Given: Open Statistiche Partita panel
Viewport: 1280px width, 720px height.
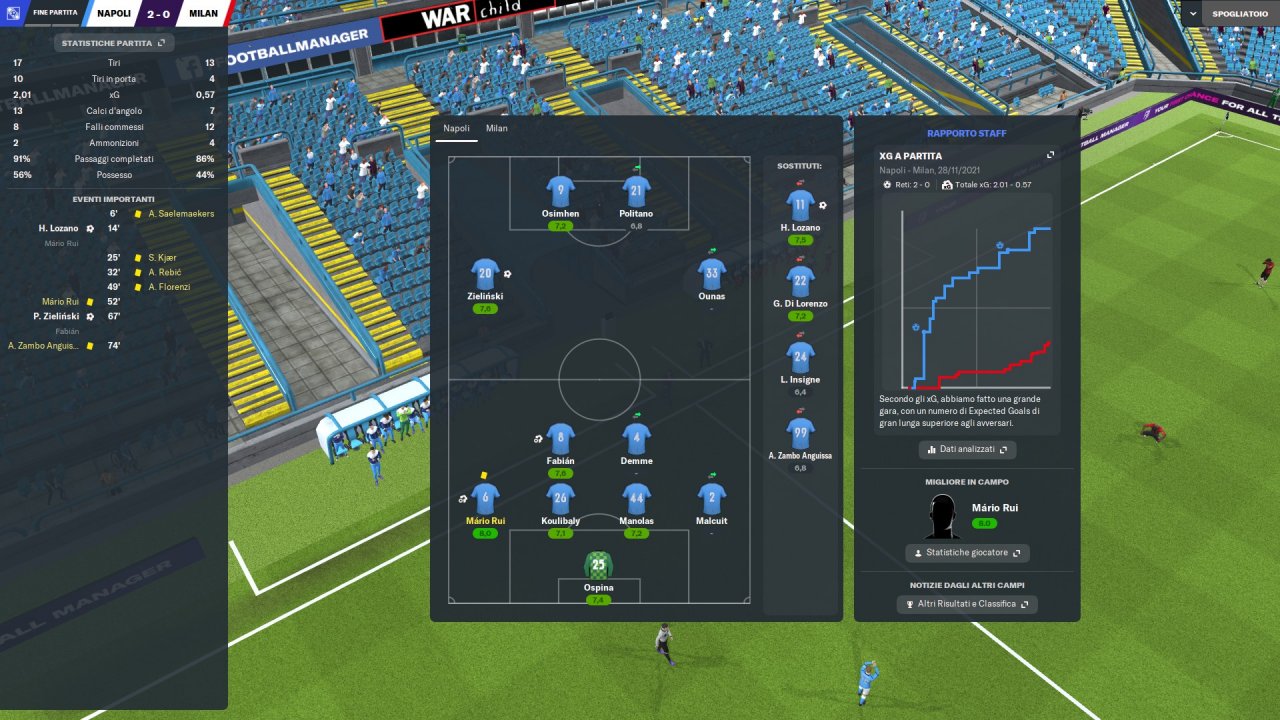Looking at the screenshot, I should click(114, 43).
